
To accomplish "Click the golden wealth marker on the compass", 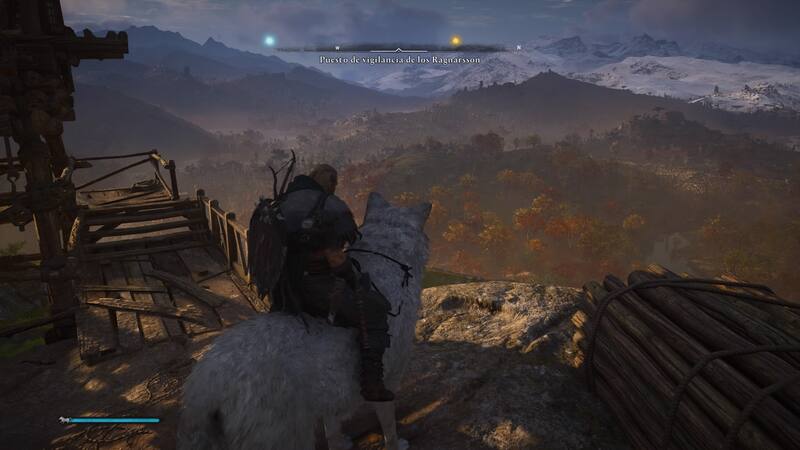I will click(456, 42).
